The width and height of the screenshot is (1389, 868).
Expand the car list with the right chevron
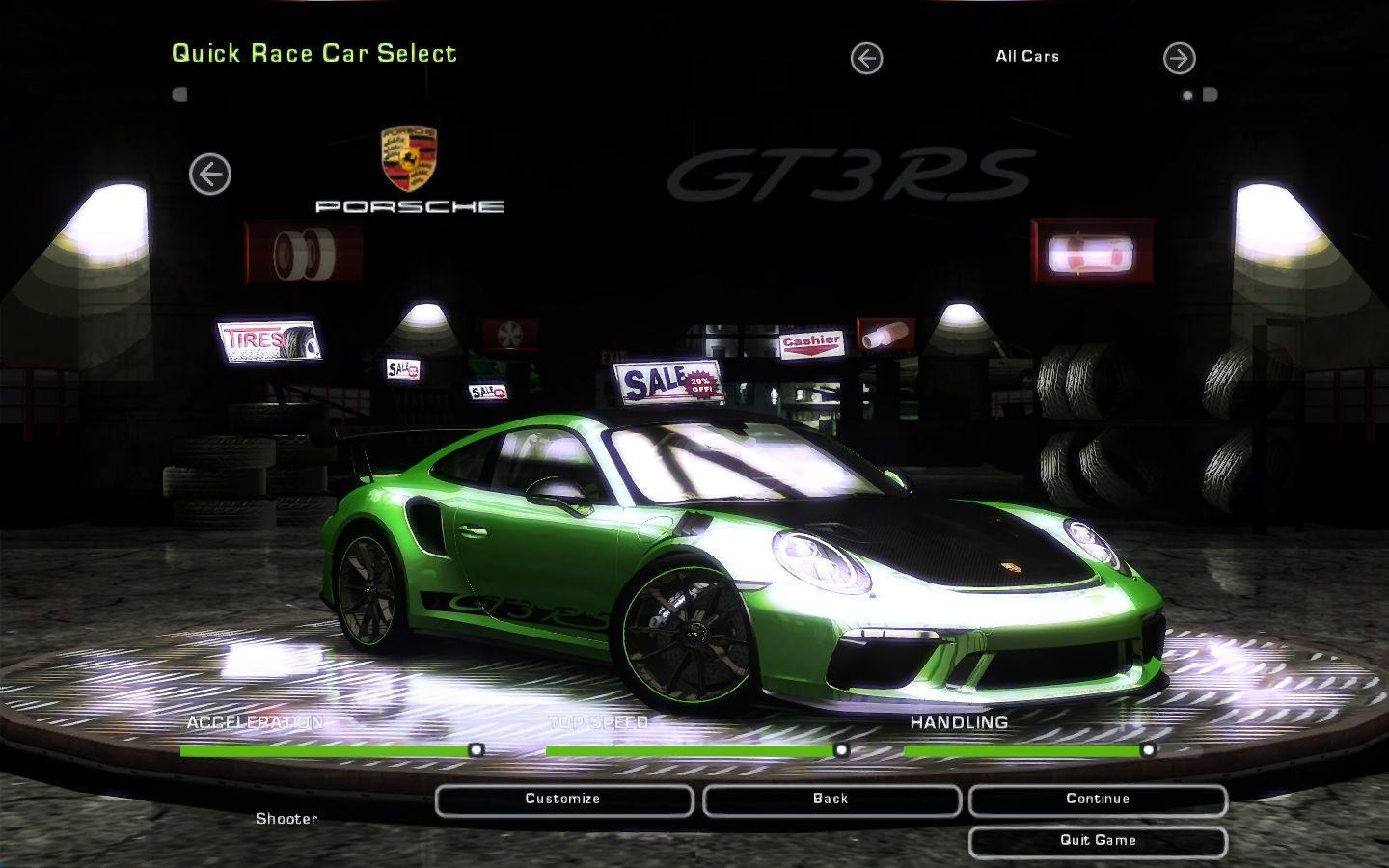coord(1179,58)
